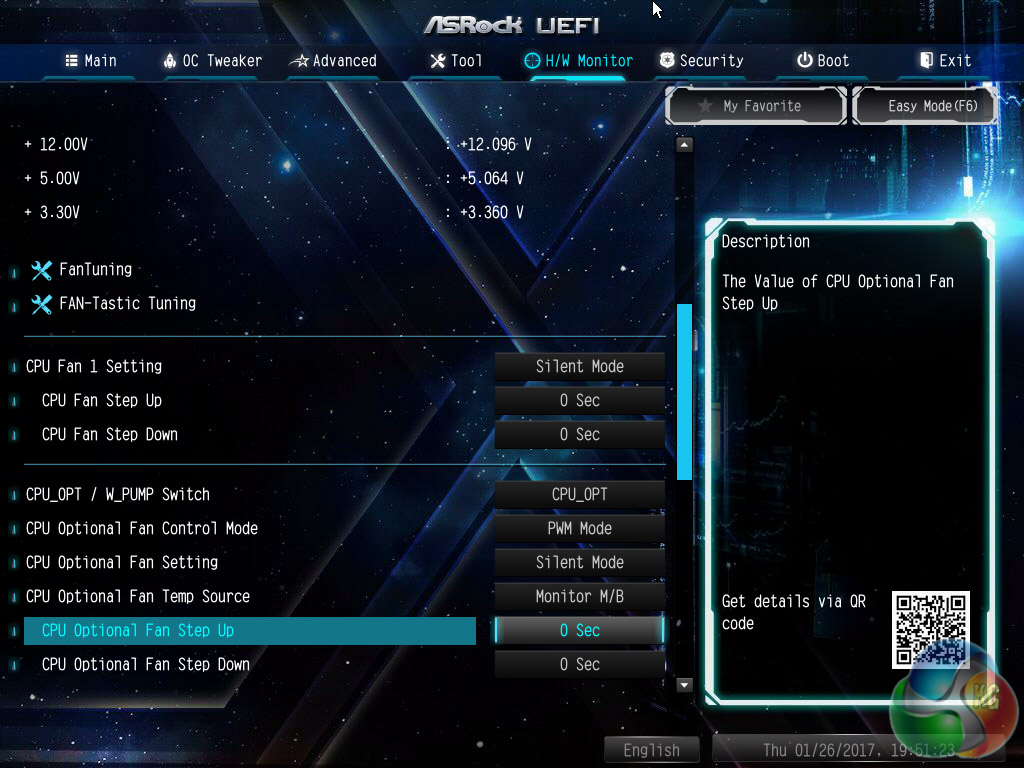
Task: Select CPU Optional Fan Step Down row
Action: tap(146, 665)
